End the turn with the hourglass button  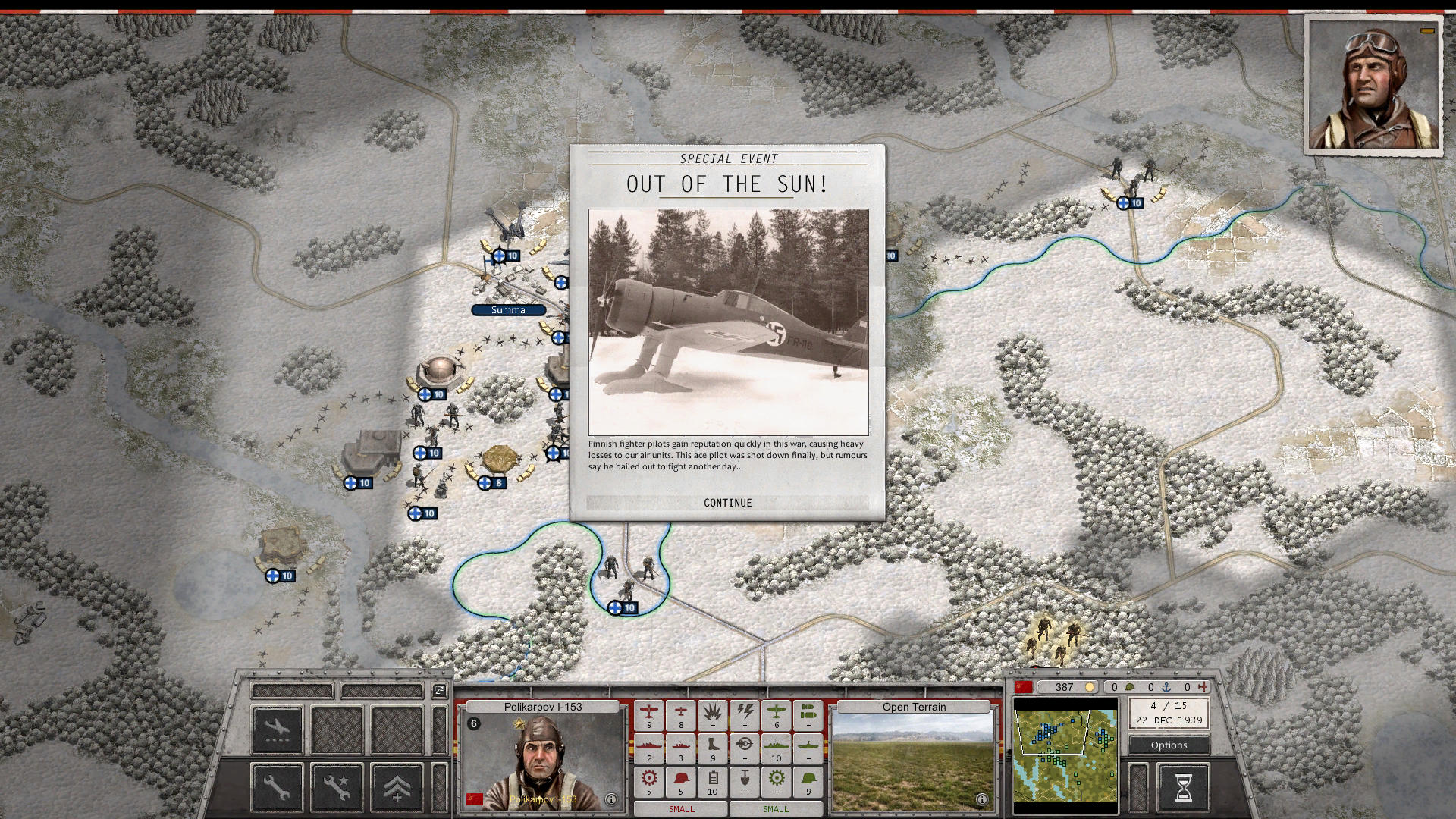(1183, 787)
